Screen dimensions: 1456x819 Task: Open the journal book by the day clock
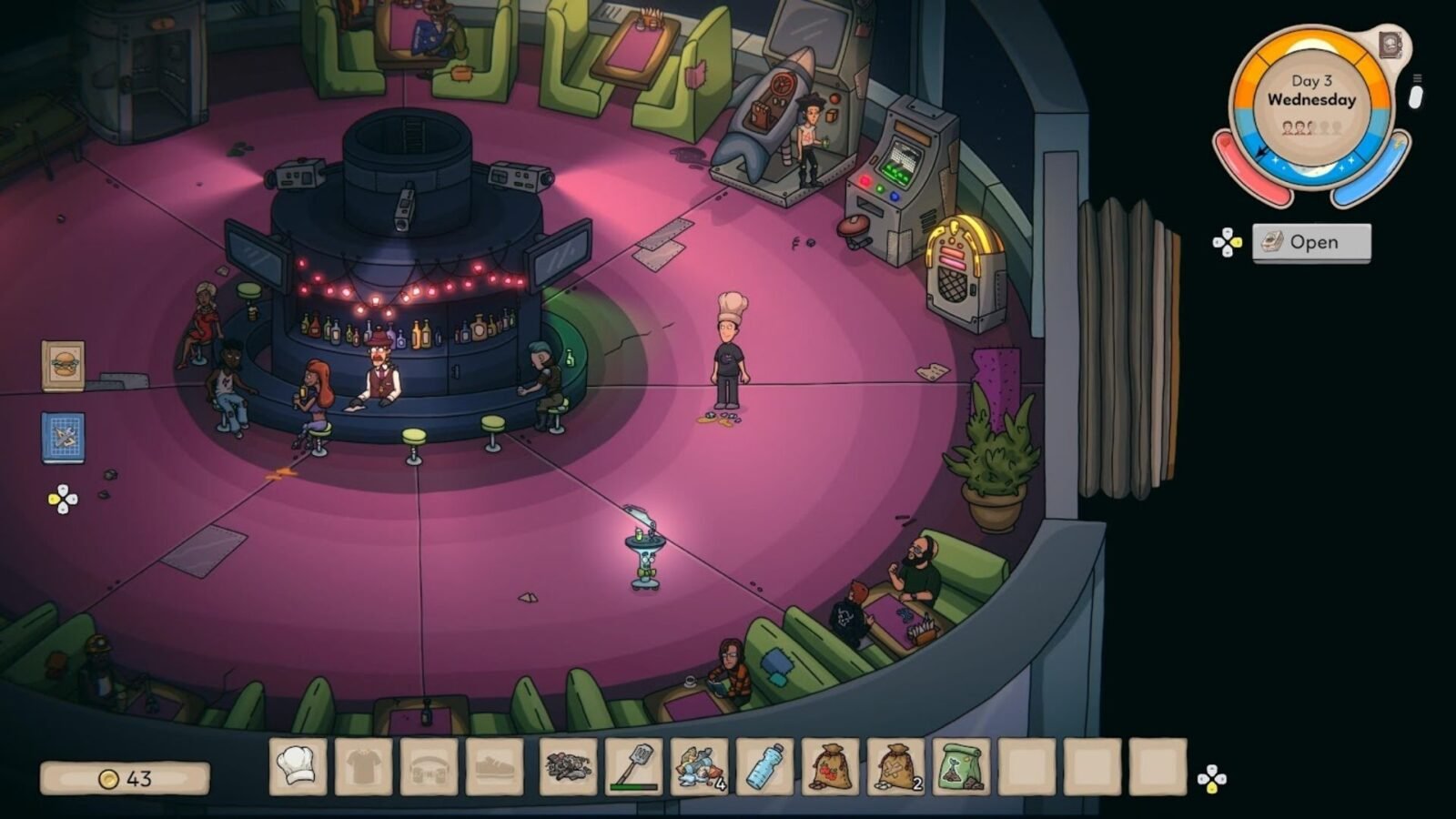pyautogui.click(x=1390, y=45)
